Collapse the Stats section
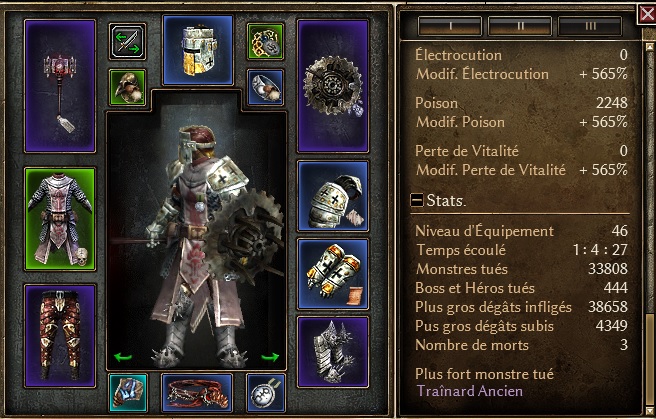 click(417, 201)
